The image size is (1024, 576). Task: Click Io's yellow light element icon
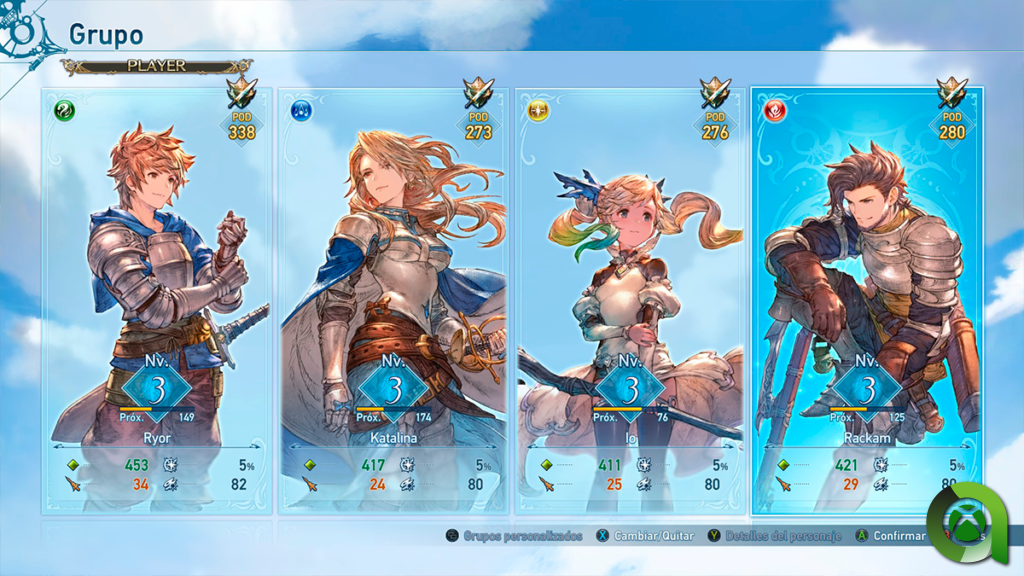point(538,111)
